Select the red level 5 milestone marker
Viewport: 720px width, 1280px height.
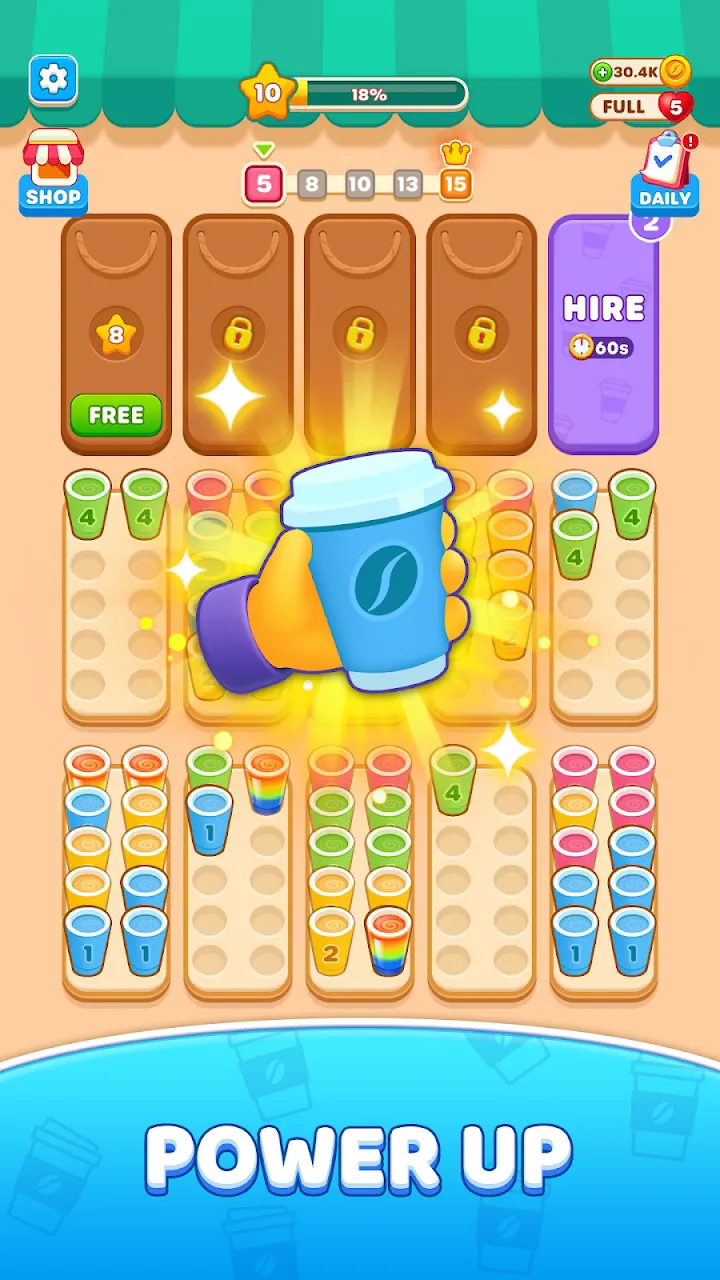pyautogui.click(x=264, y=184)
